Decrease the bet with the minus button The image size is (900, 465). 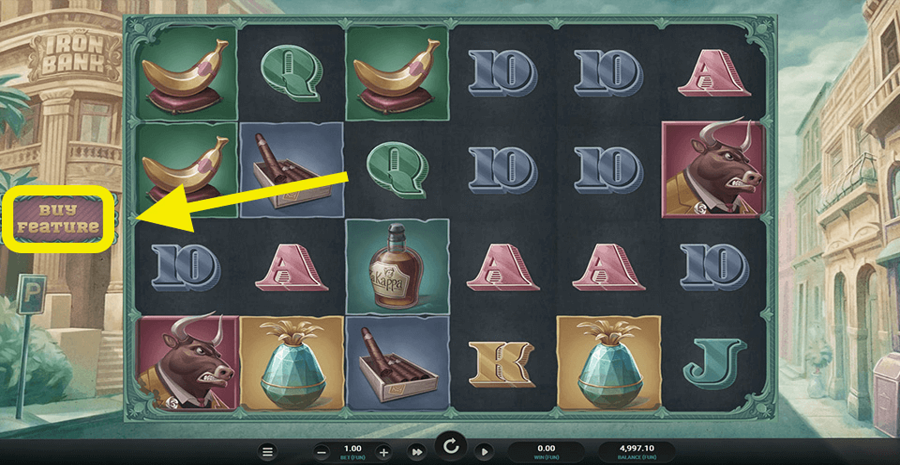coord(321,452)
